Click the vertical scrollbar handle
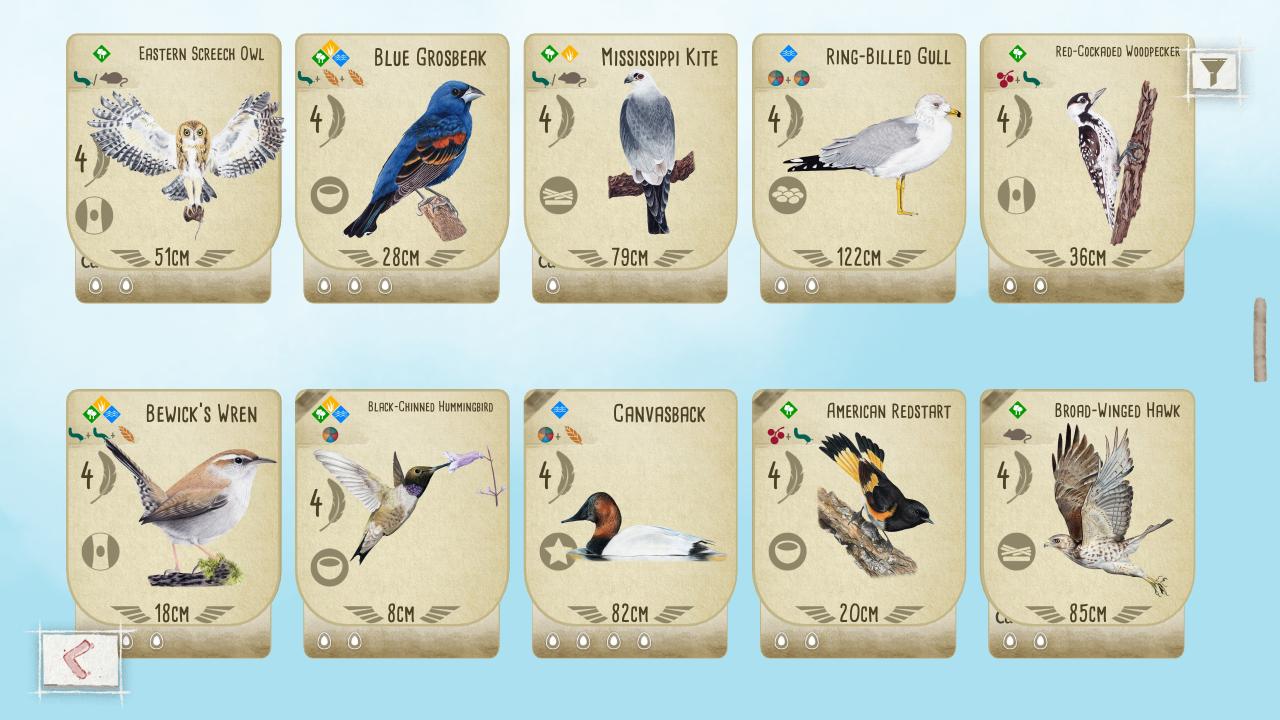The height and width of the screenshot is (720, 1280). (1260, 339)
